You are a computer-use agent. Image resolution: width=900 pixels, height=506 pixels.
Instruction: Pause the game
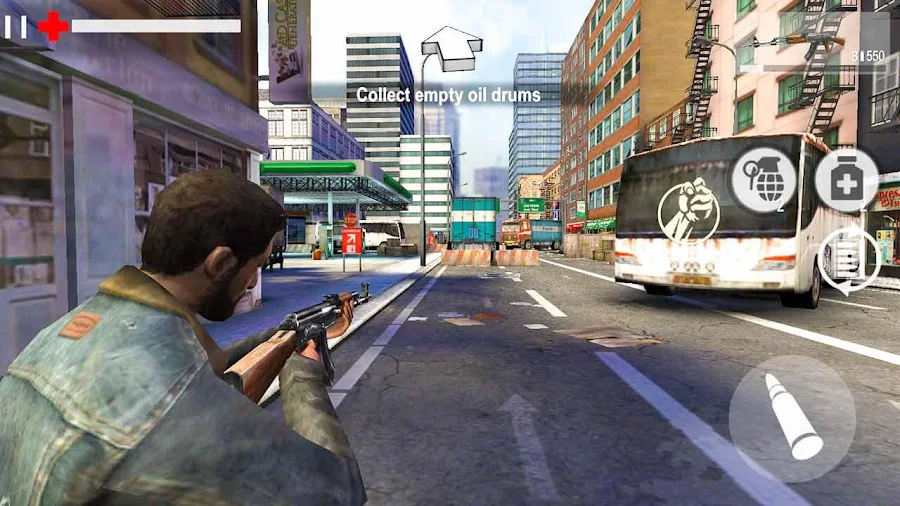(x=15, y=26)
